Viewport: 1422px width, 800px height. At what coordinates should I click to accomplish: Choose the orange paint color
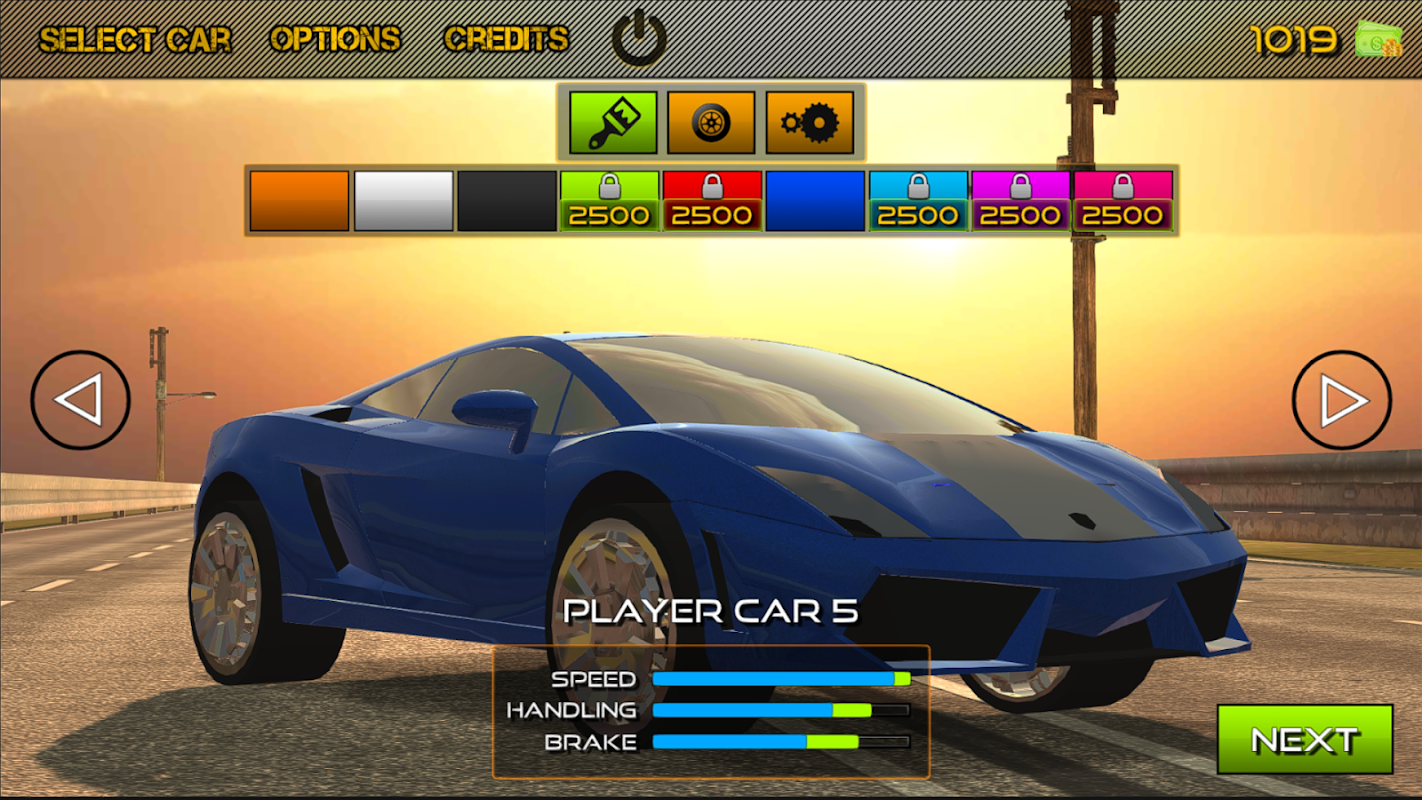tap(299, 201)
